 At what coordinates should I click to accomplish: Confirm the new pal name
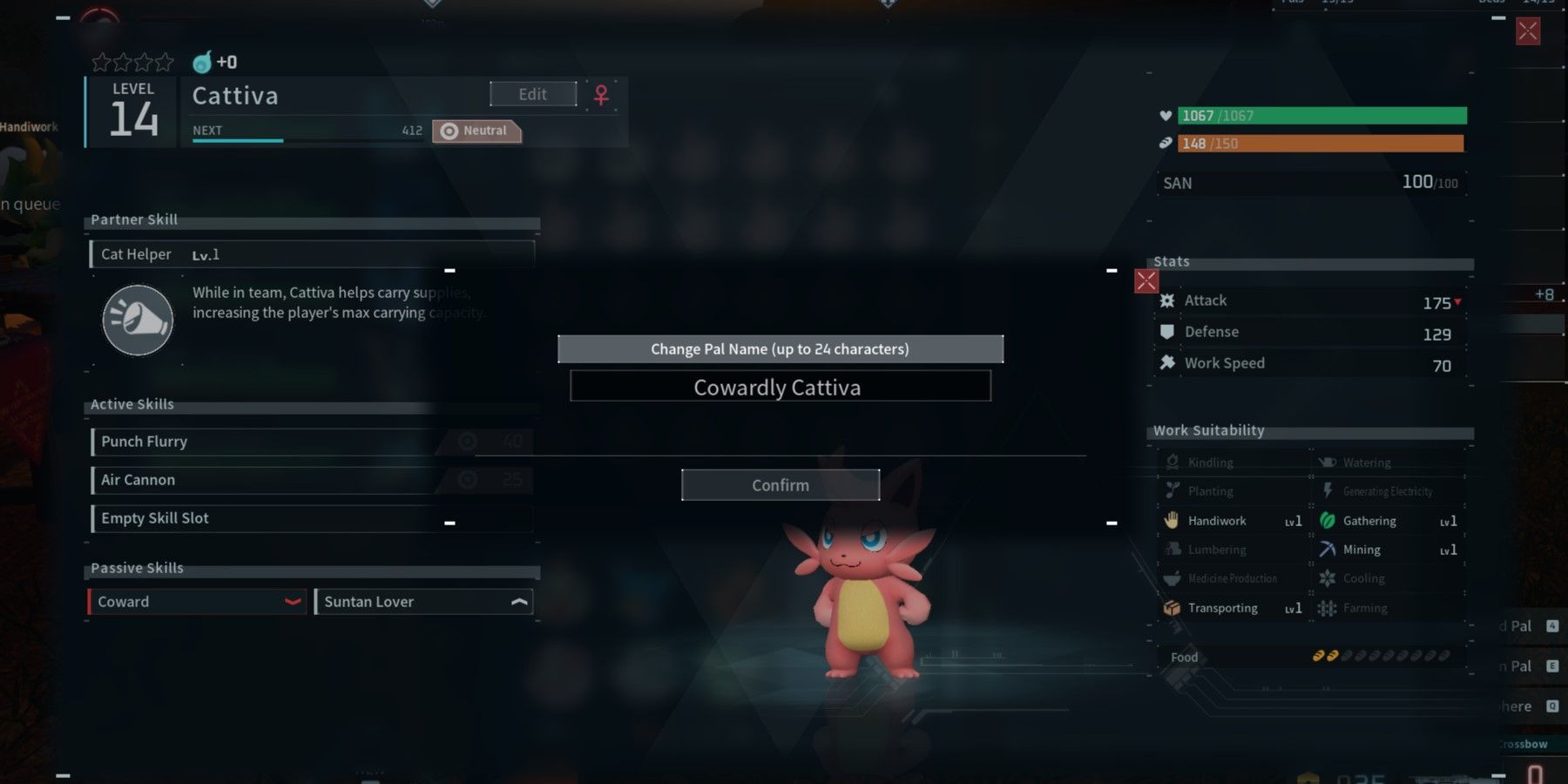point(781,485)
